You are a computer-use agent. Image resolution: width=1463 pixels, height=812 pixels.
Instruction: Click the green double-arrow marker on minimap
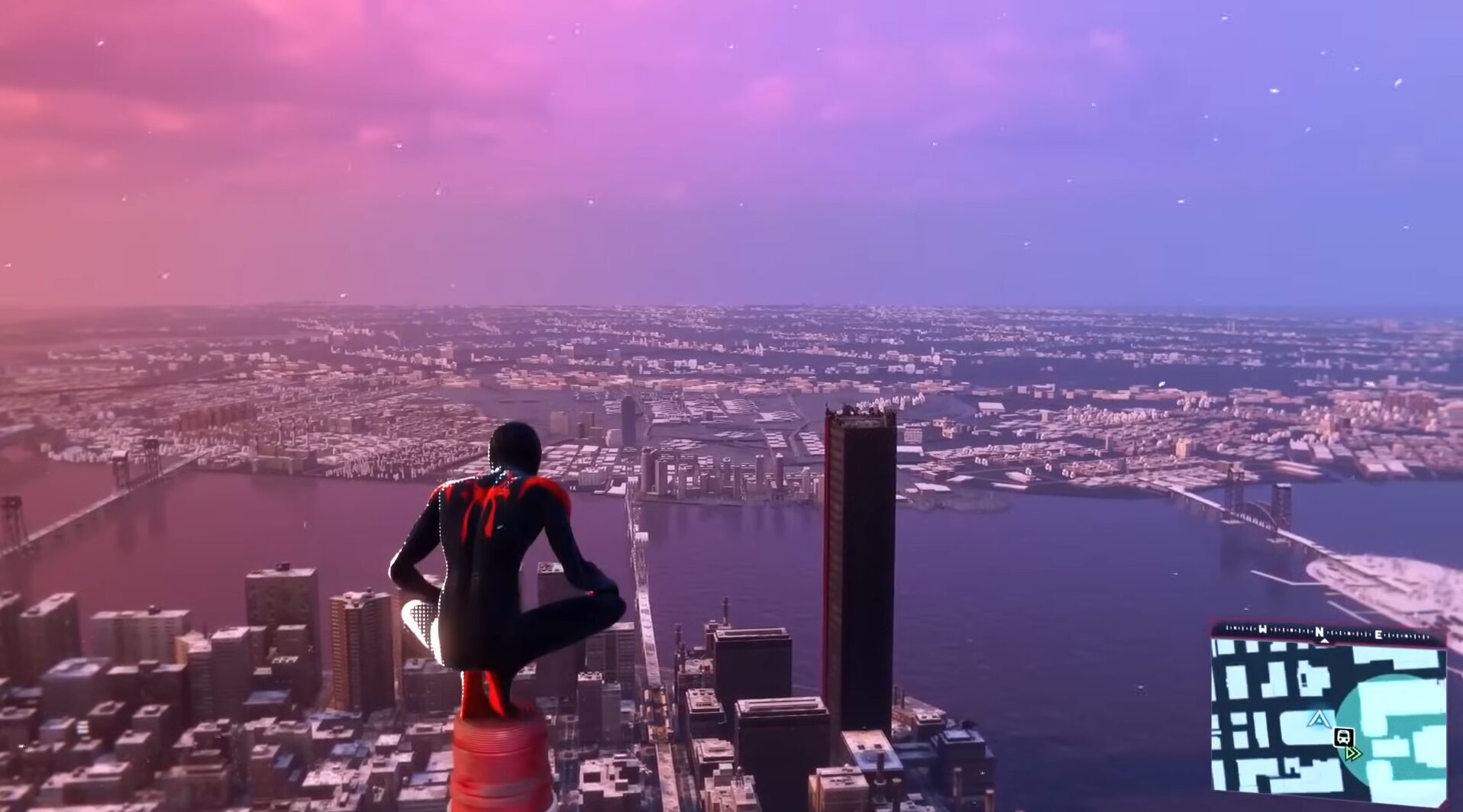click(1353, 753)
